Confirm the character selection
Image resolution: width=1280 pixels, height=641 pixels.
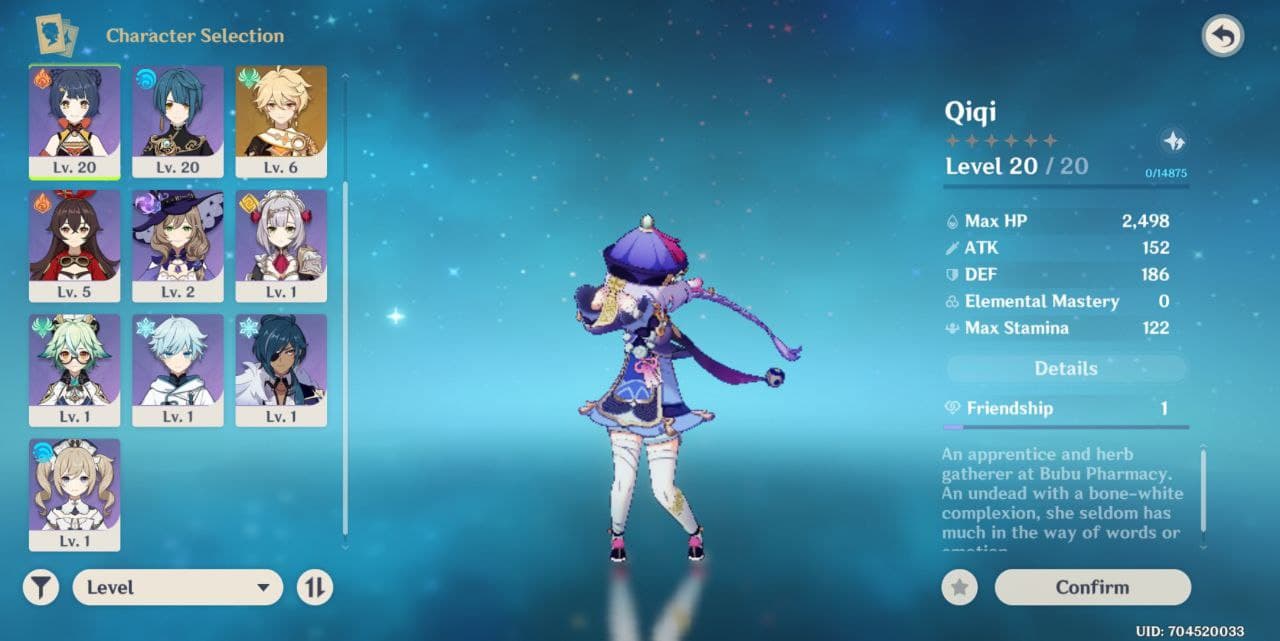coord(1092,587)
